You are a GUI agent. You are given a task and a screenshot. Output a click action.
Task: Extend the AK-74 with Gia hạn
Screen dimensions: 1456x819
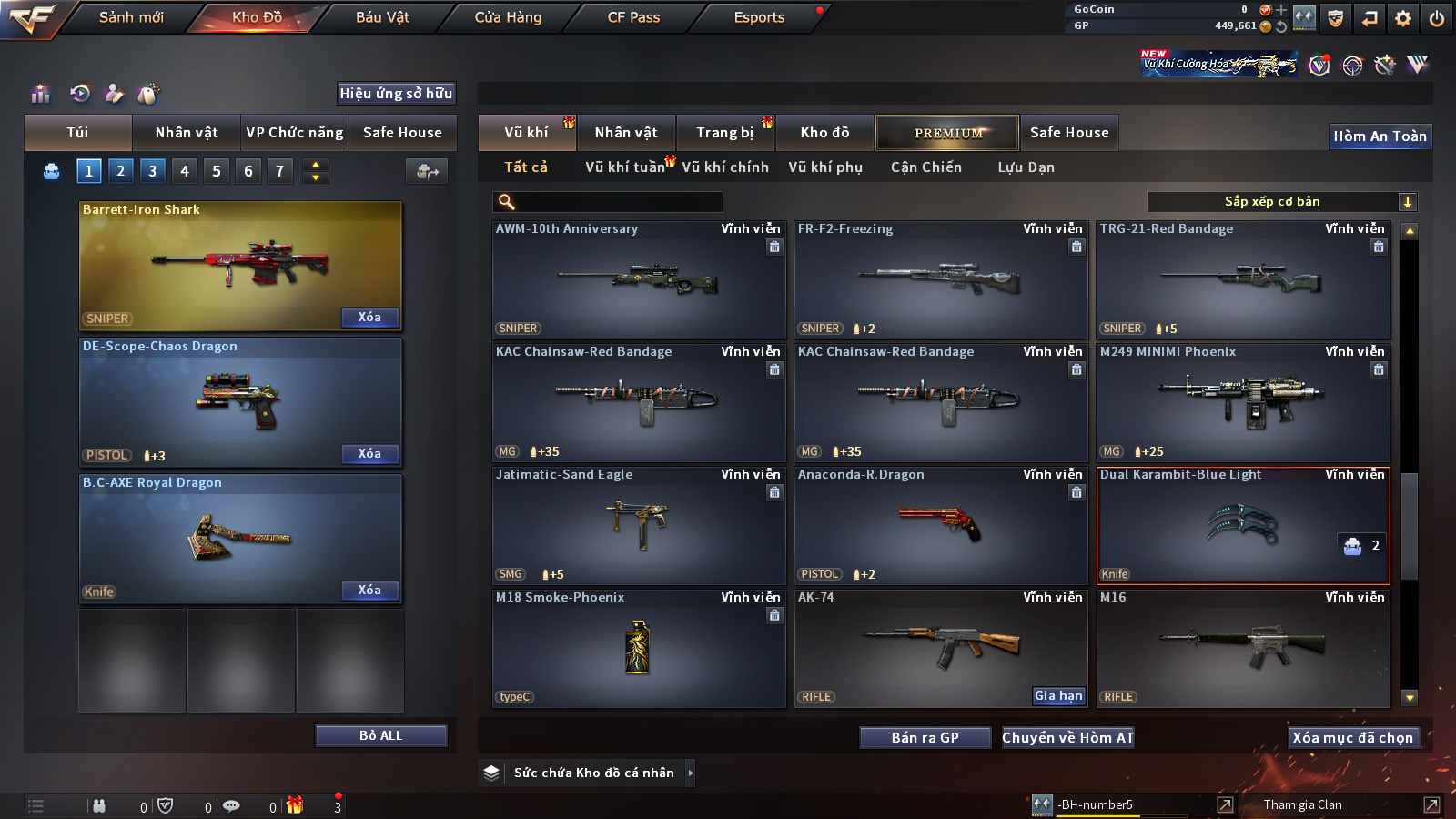1058,696
